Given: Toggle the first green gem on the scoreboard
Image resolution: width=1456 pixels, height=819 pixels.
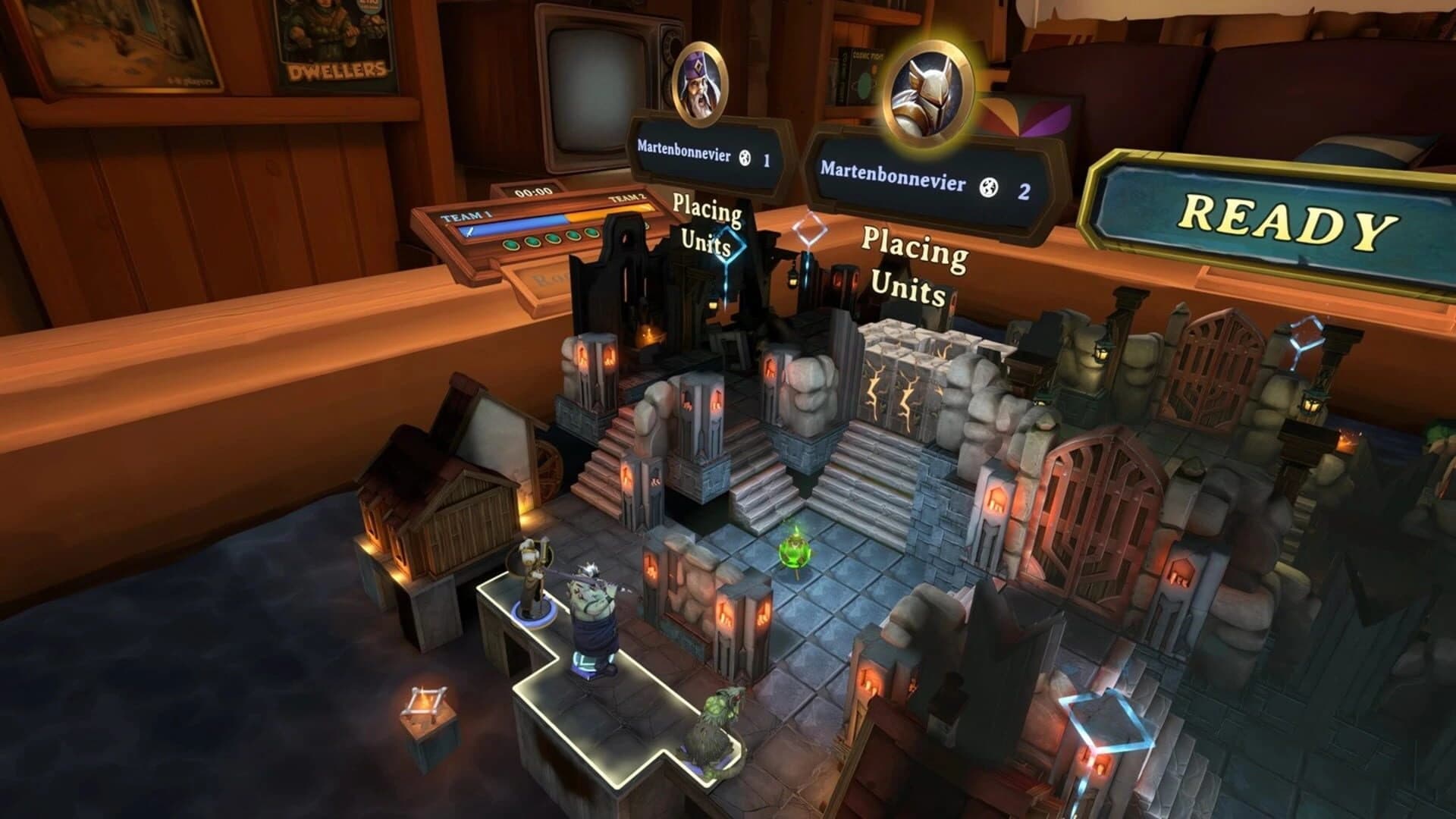Looking at the screenshot, I should (512, 246).
